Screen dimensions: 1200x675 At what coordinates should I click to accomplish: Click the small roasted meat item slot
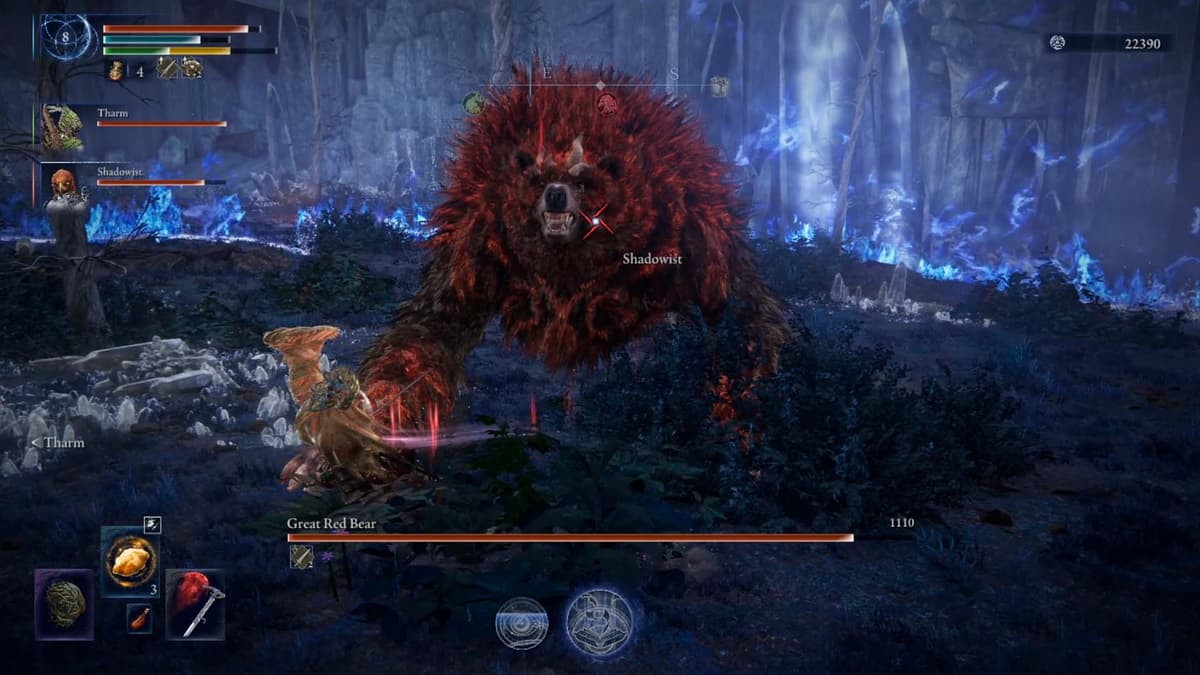pos(140,618)
